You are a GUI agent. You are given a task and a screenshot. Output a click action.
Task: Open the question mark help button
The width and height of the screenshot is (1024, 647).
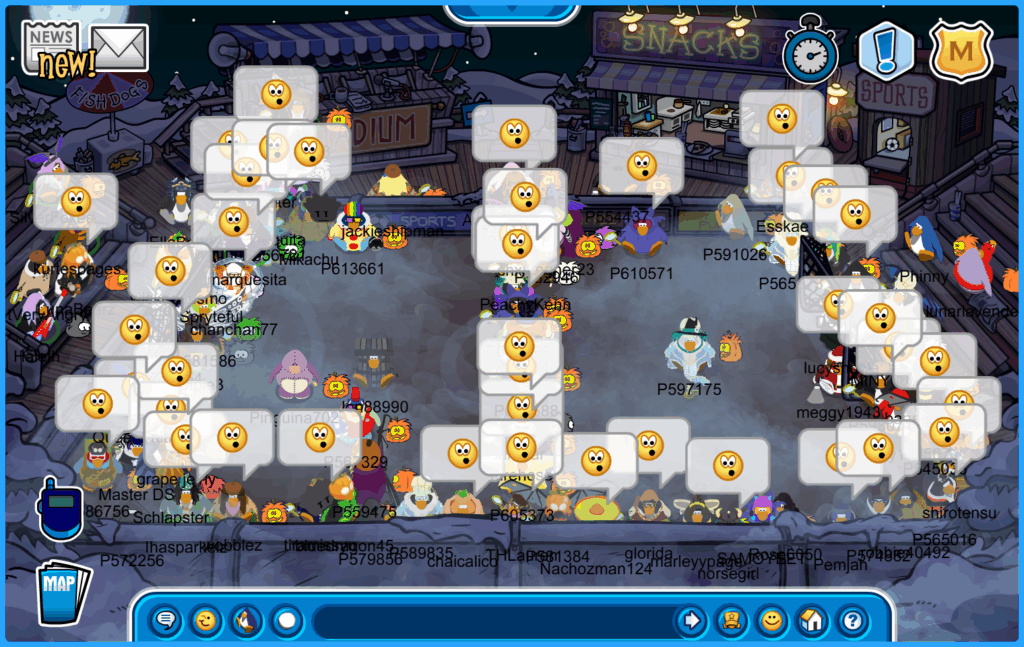pyautogui.click(x=851, y=621)
